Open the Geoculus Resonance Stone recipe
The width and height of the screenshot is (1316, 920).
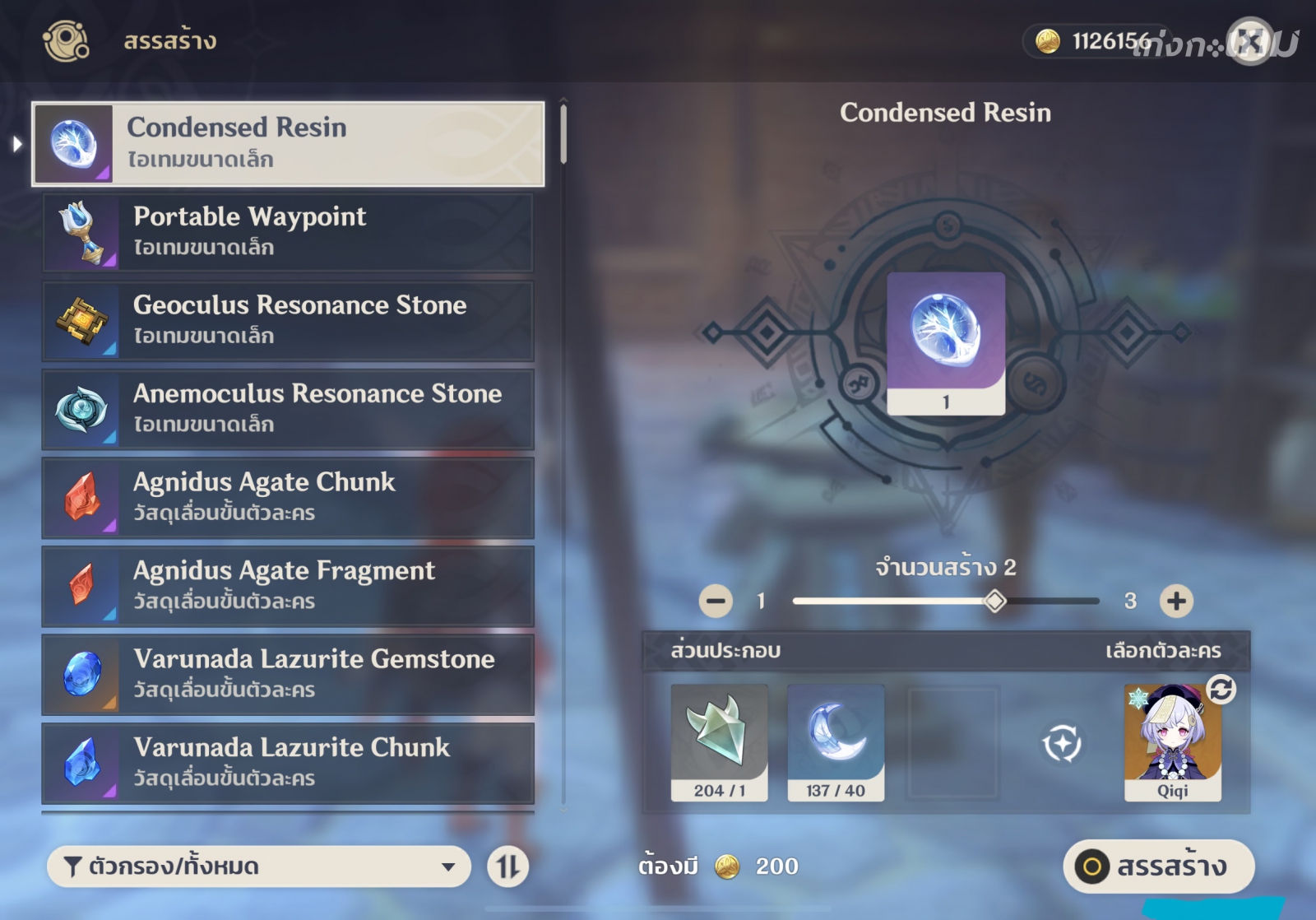[288, 321]
